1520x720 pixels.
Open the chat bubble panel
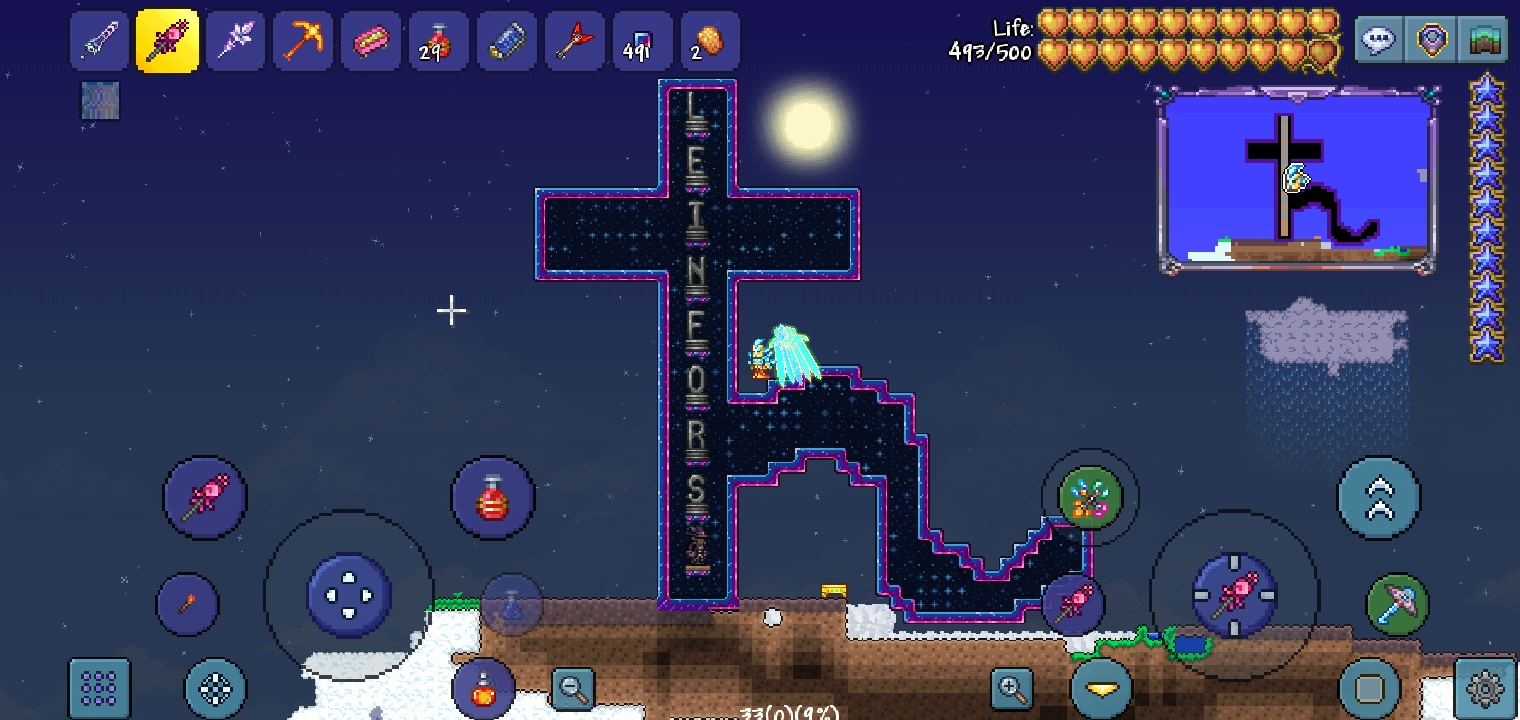(x=1379, y=40)
